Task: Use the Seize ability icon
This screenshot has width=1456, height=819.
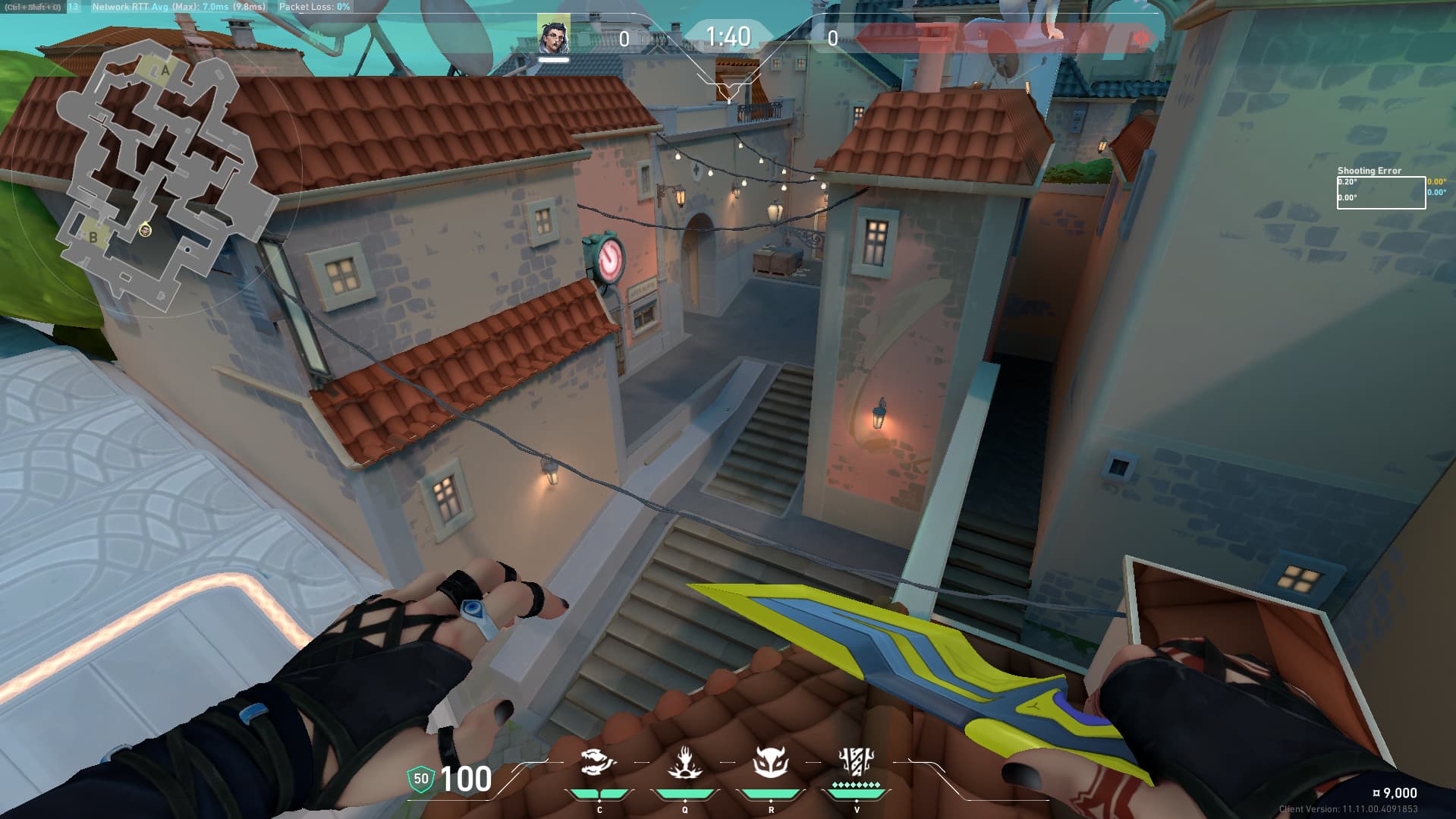Action: coord(684,762)
